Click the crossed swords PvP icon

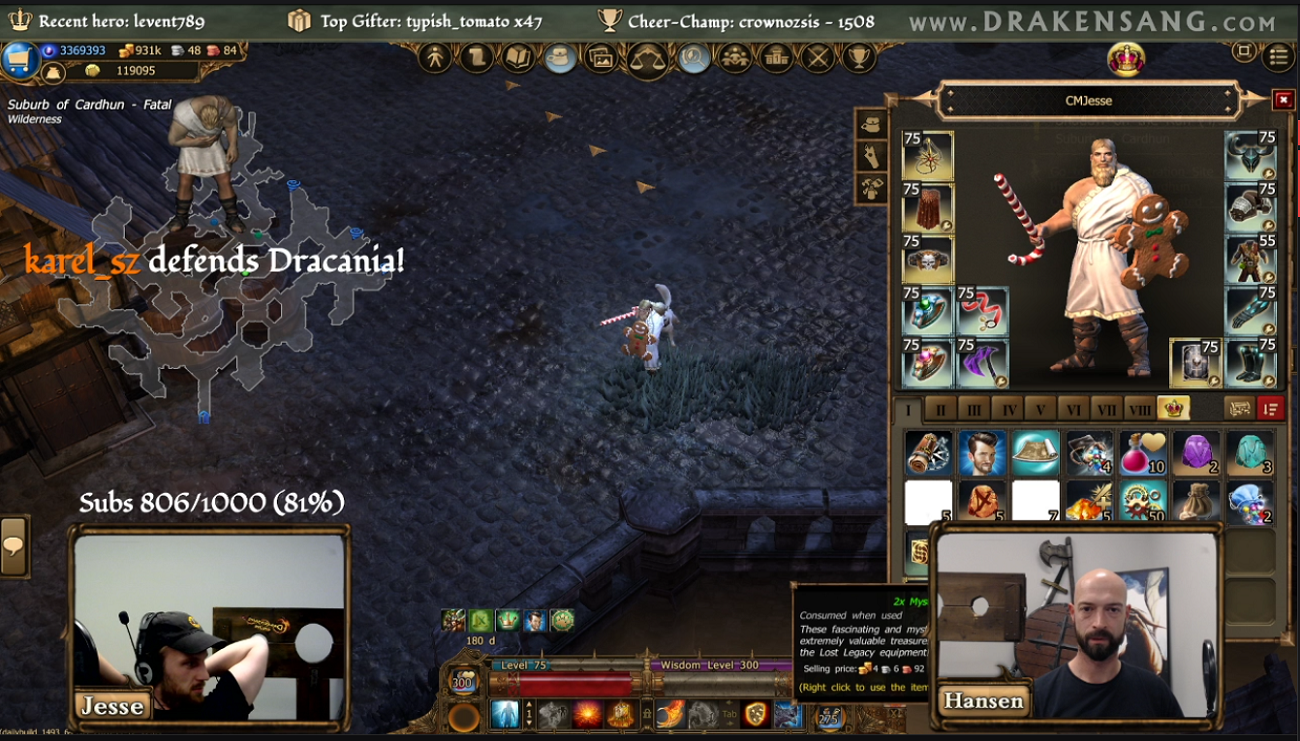coord(818,58)
